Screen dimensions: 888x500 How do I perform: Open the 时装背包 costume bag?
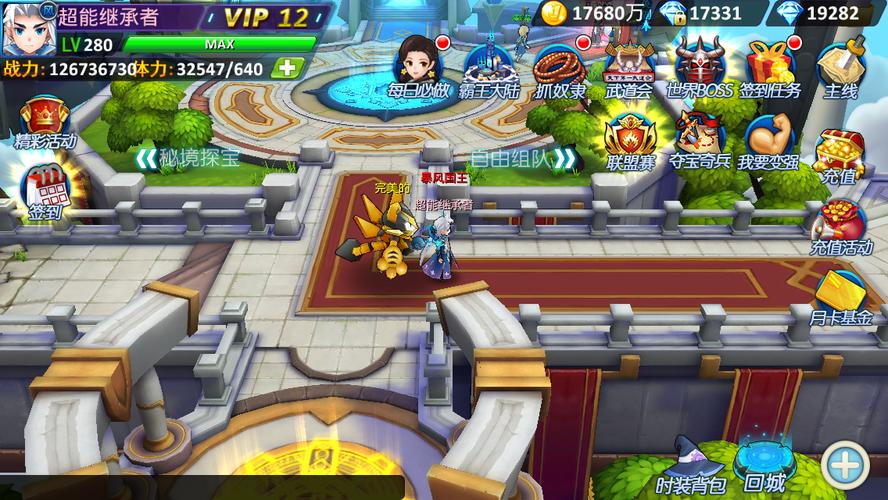tap(691, 466)
